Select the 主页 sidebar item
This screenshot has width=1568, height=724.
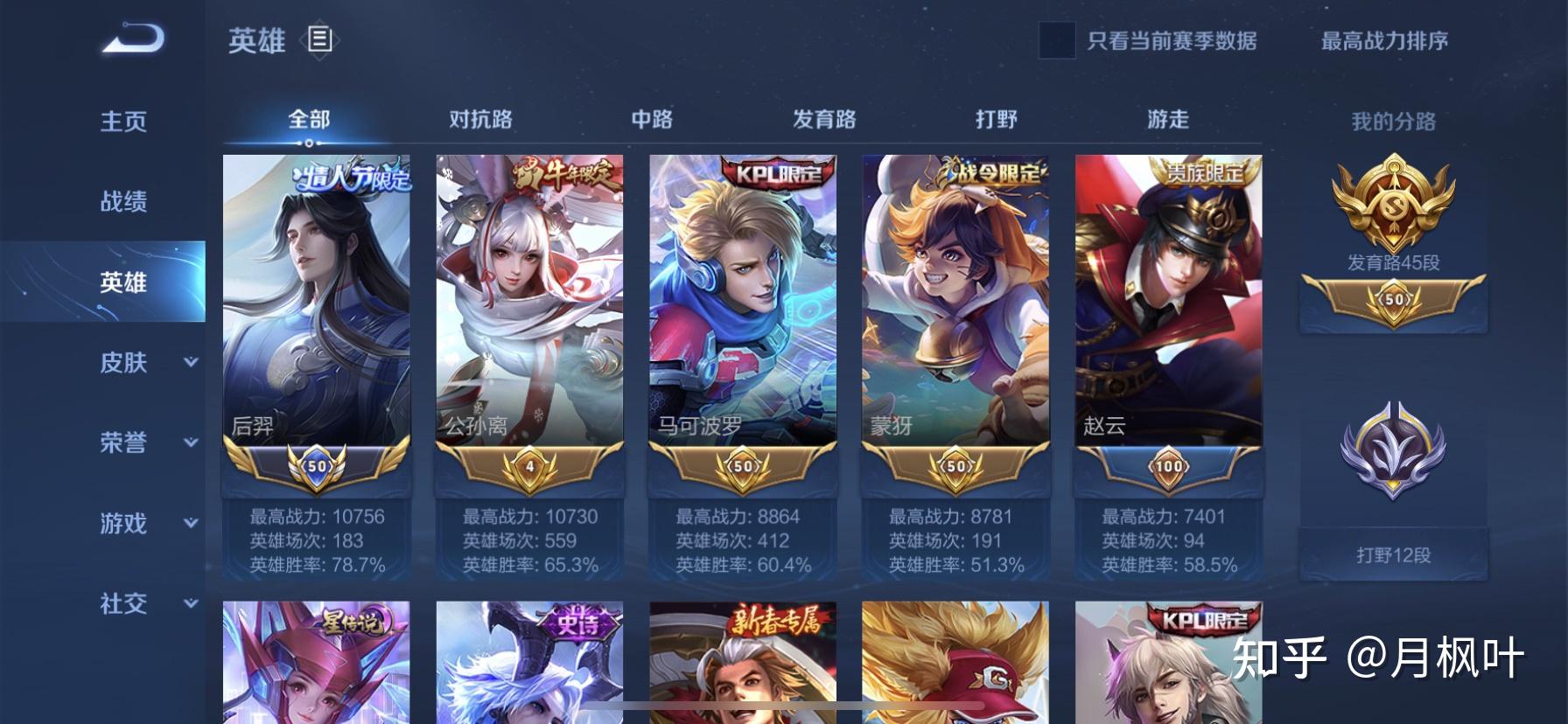122,122
